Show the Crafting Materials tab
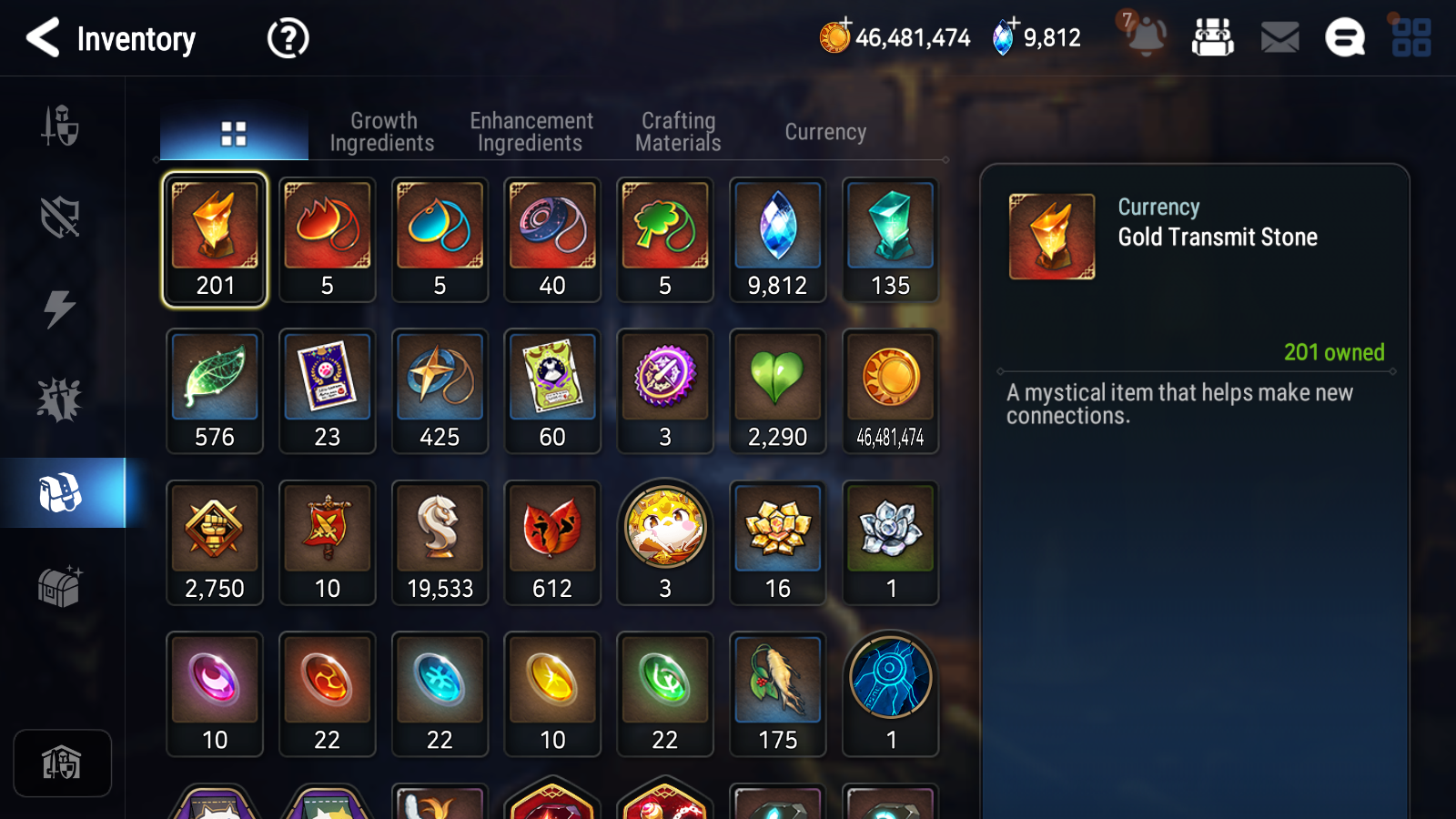 pos(678,132)
